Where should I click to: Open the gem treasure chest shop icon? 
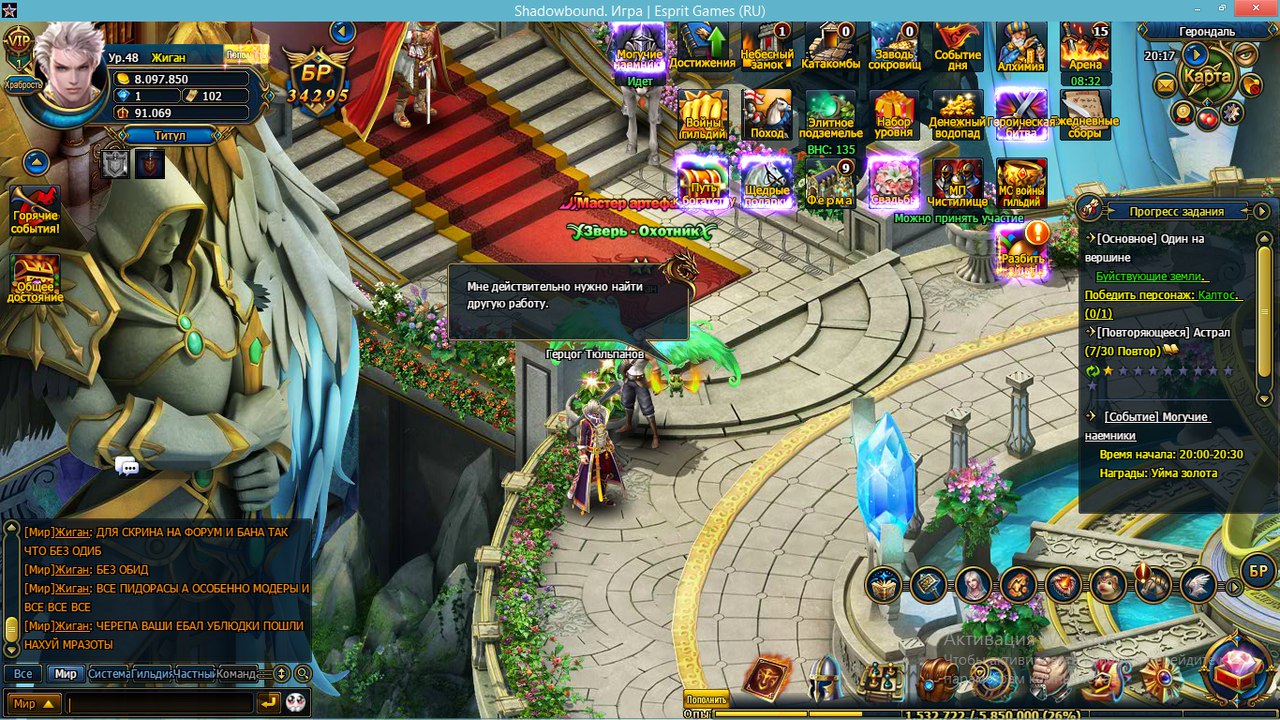pos(1238,667)
